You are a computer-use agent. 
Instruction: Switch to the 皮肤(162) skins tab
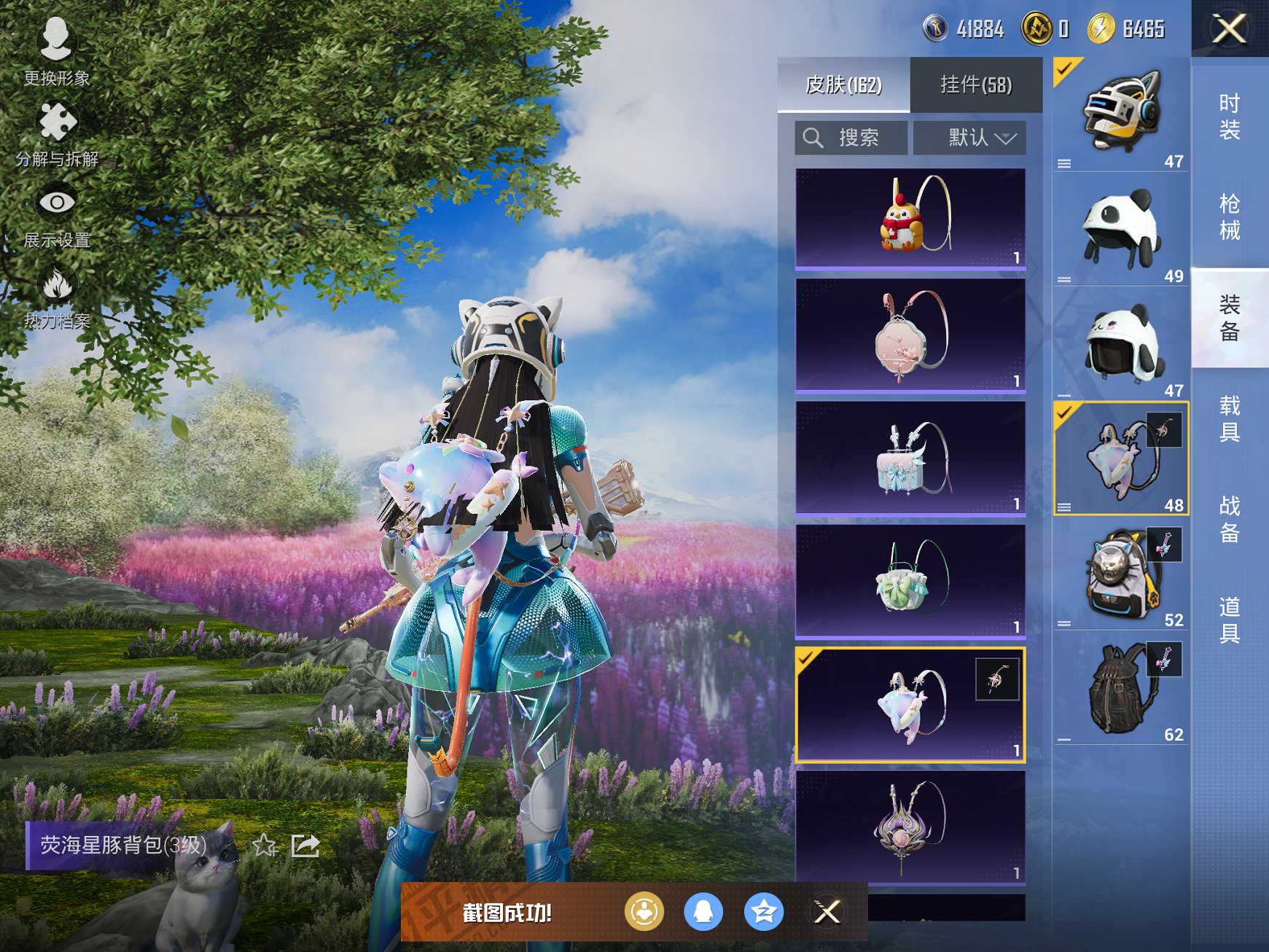(x=843, y=85)
